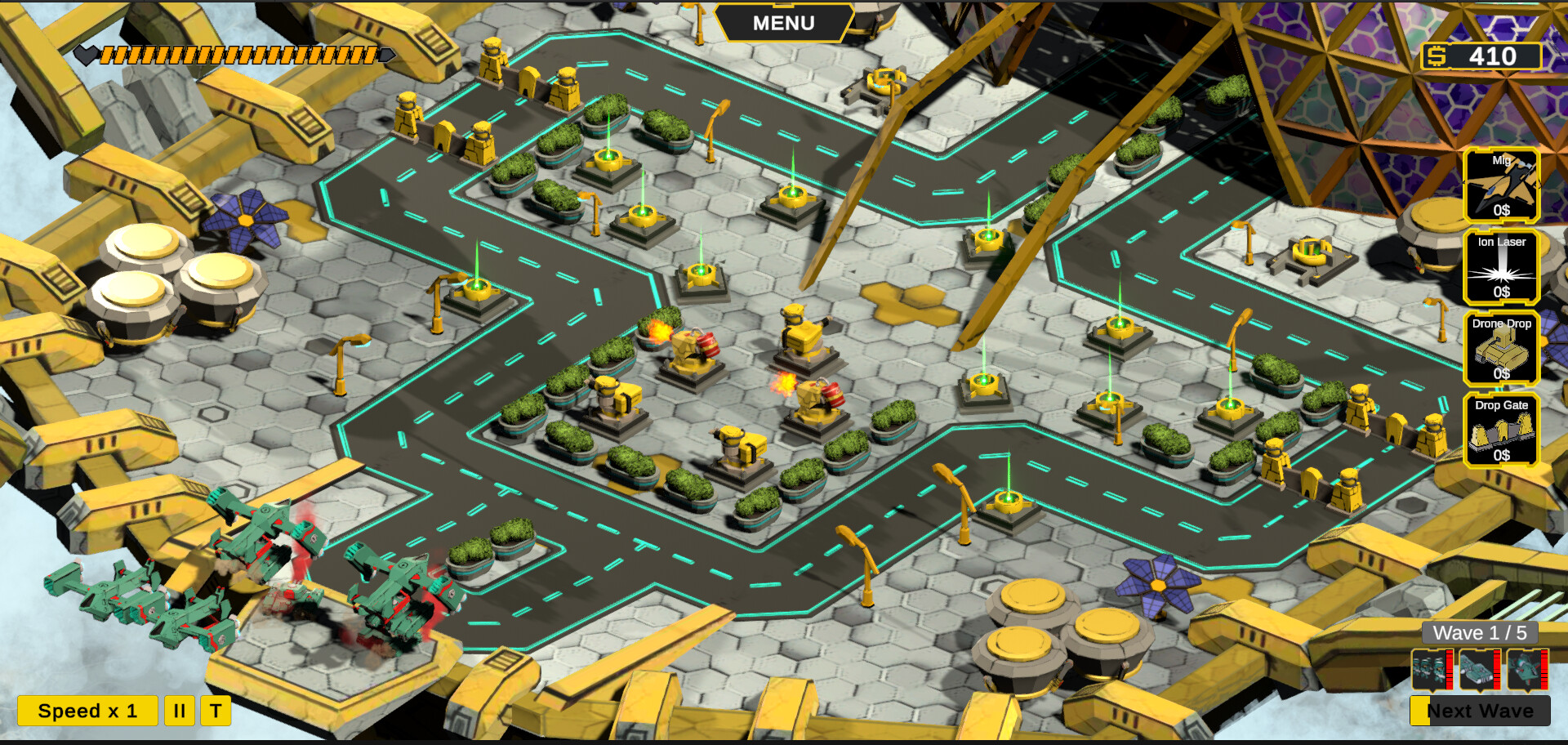Activate the Ion Laser ability
This screenshot has width=1568, height=745.
pyautogui.click(x=1503, y=267)
